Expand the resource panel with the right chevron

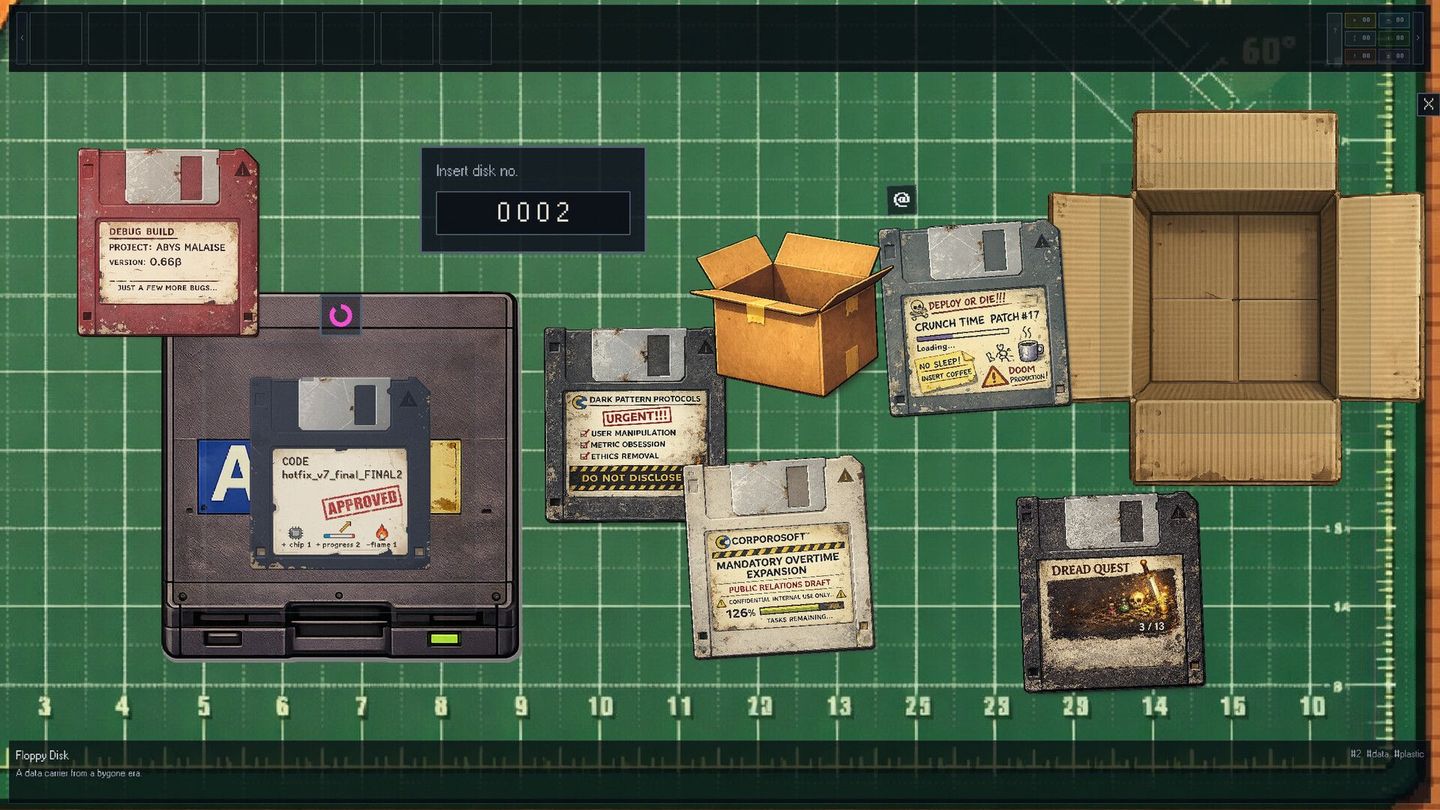pyautogui.click(x=1418, y=38)
